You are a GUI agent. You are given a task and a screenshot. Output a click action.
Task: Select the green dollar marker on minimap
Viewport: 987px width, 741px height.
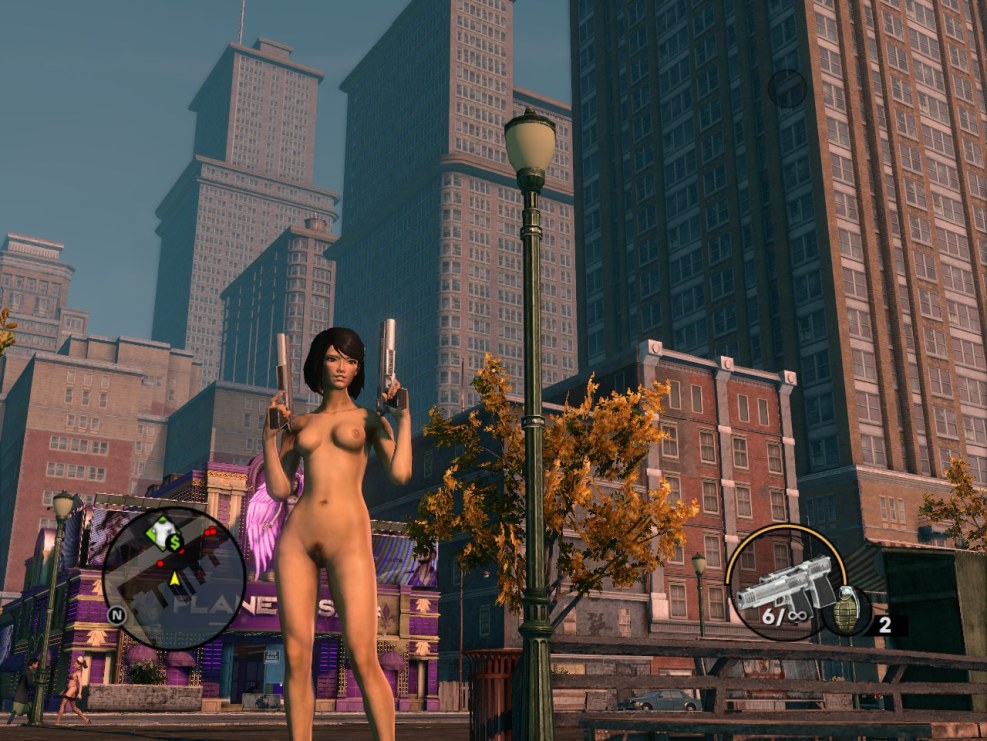pos(173,540)
